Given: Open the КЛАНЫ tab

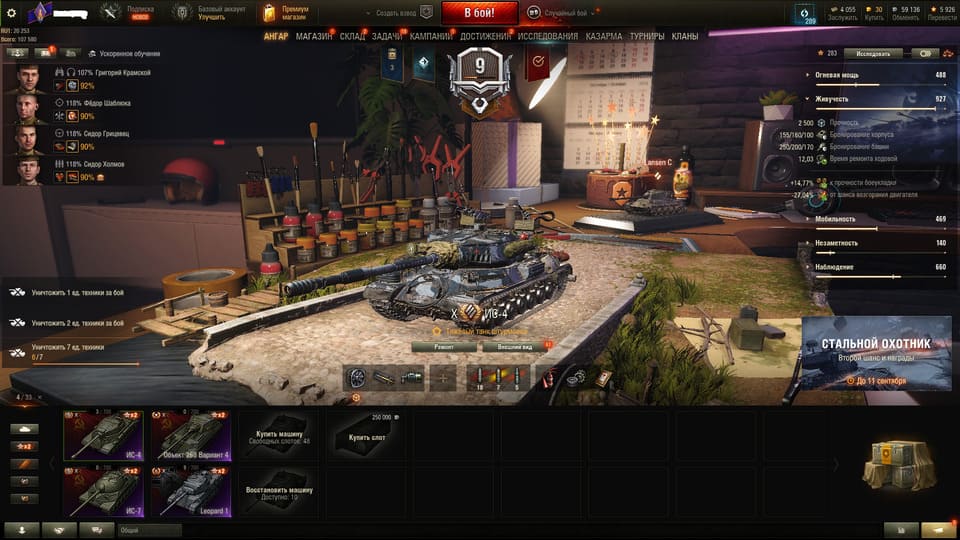Looking at the screenshot, I should (685, 37).
